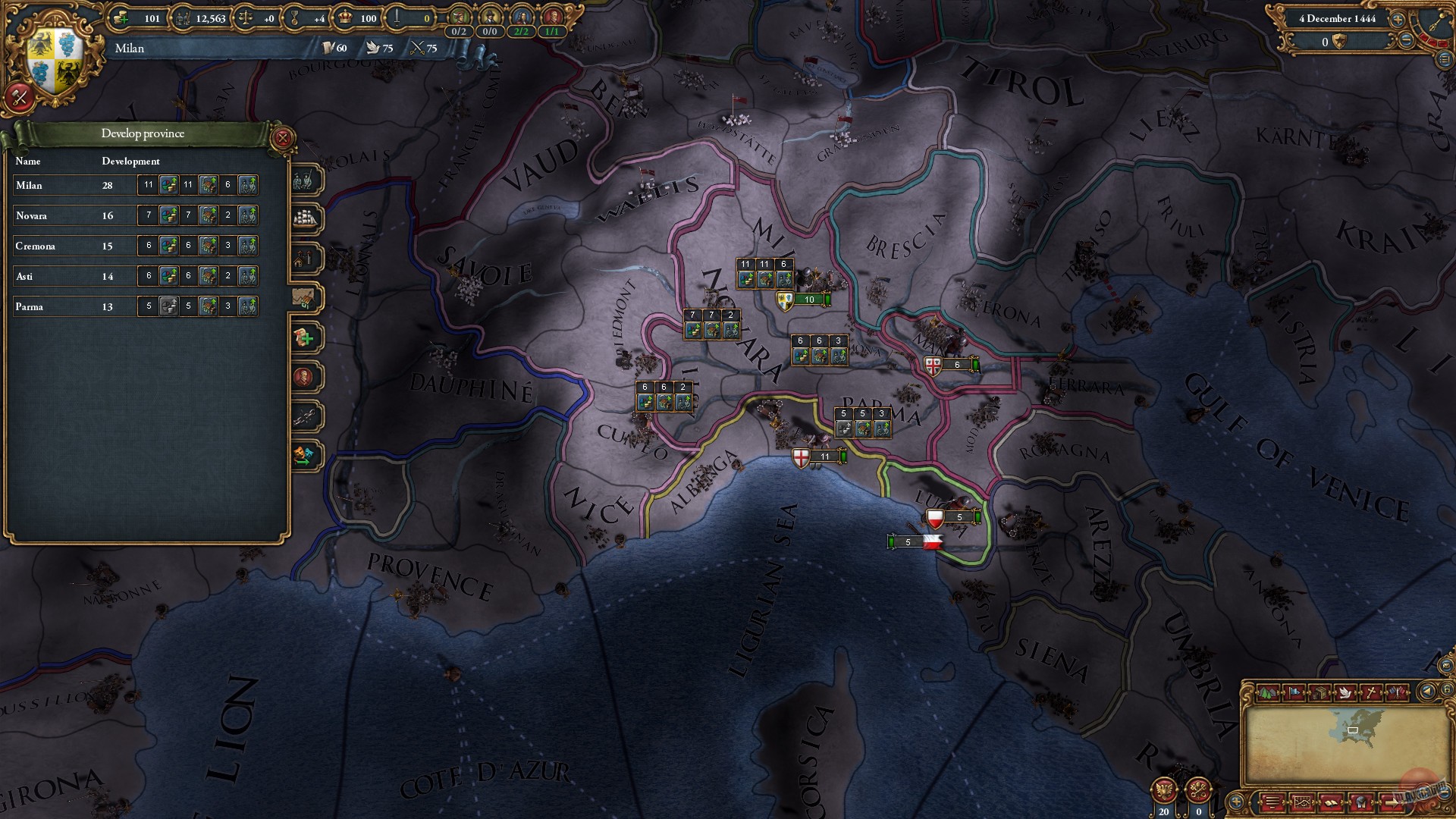The width and height of the screenshot is (1456, 819).
Task: Select the dove religious mapmode icon
Action: [x=1345, y=693]
